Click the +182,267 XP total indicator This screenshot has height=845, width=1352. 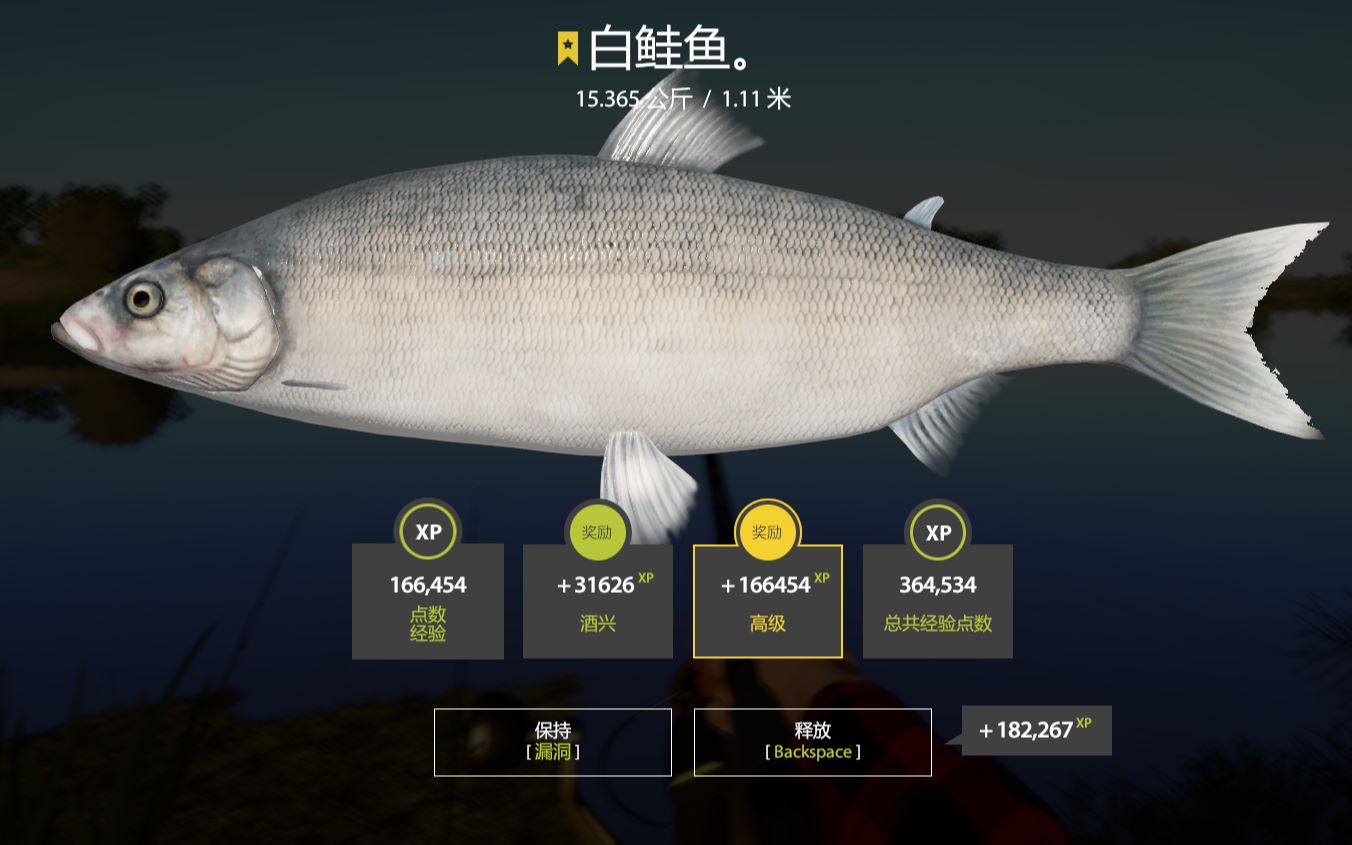[1035, 730]
